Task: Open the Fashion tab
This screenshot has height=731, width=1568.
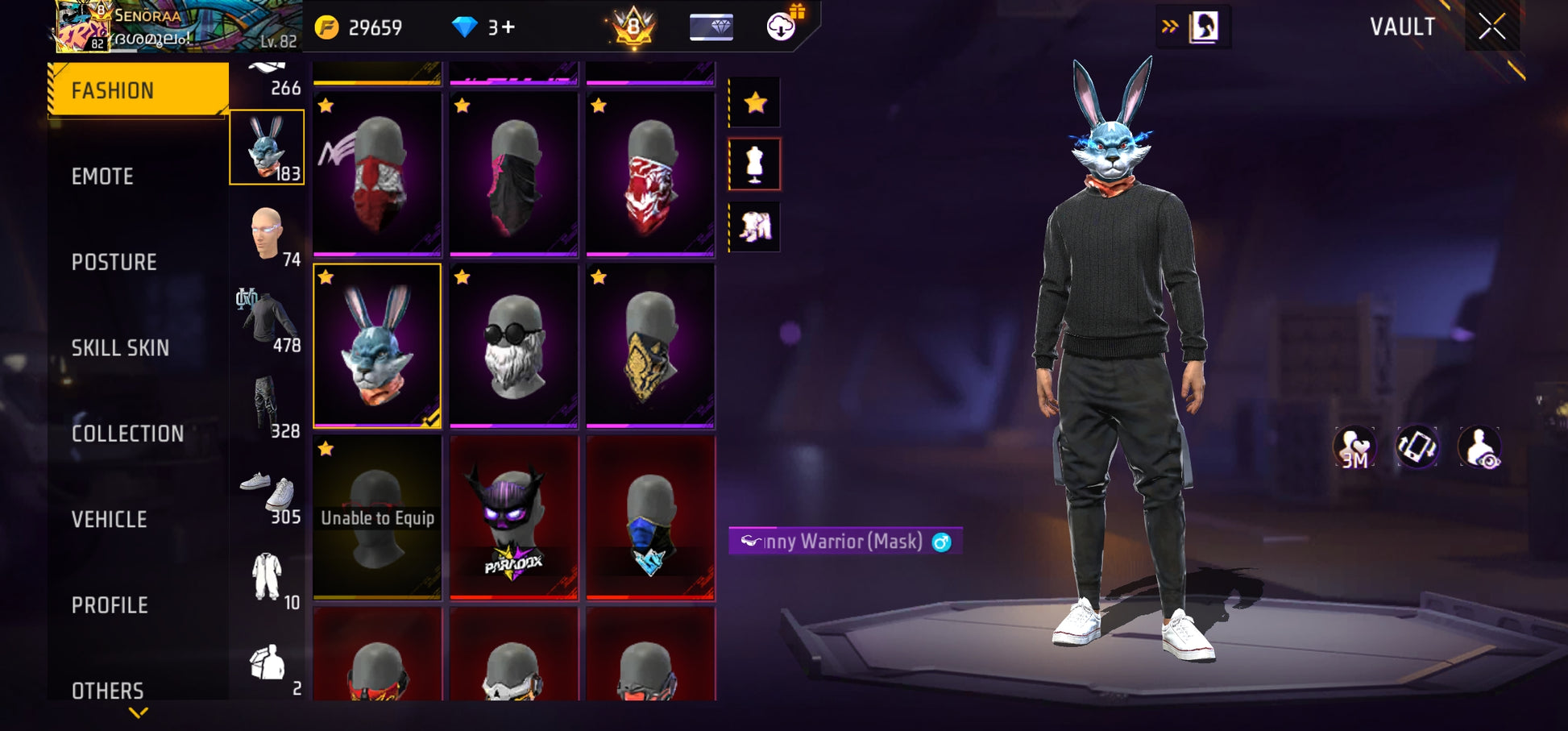Action: 138,90
